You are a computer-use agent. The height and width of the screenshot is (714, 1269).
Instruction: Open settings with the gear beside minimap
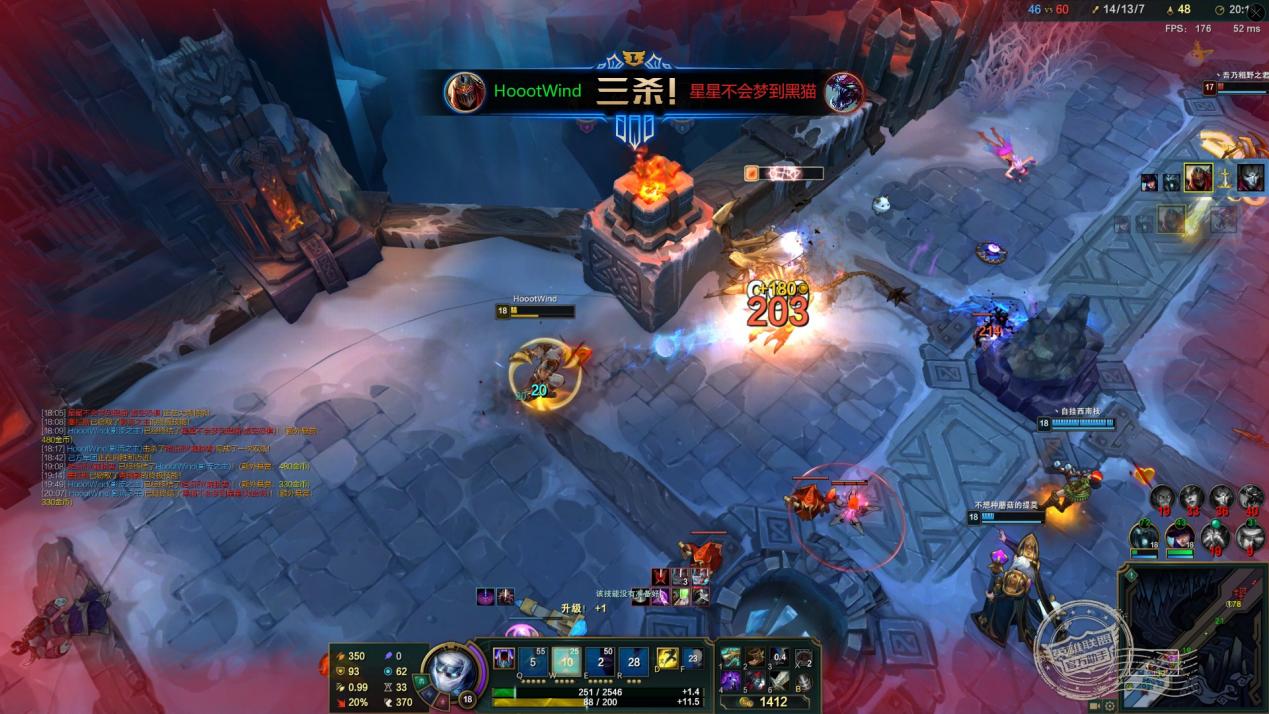[x=1111, y=706]
